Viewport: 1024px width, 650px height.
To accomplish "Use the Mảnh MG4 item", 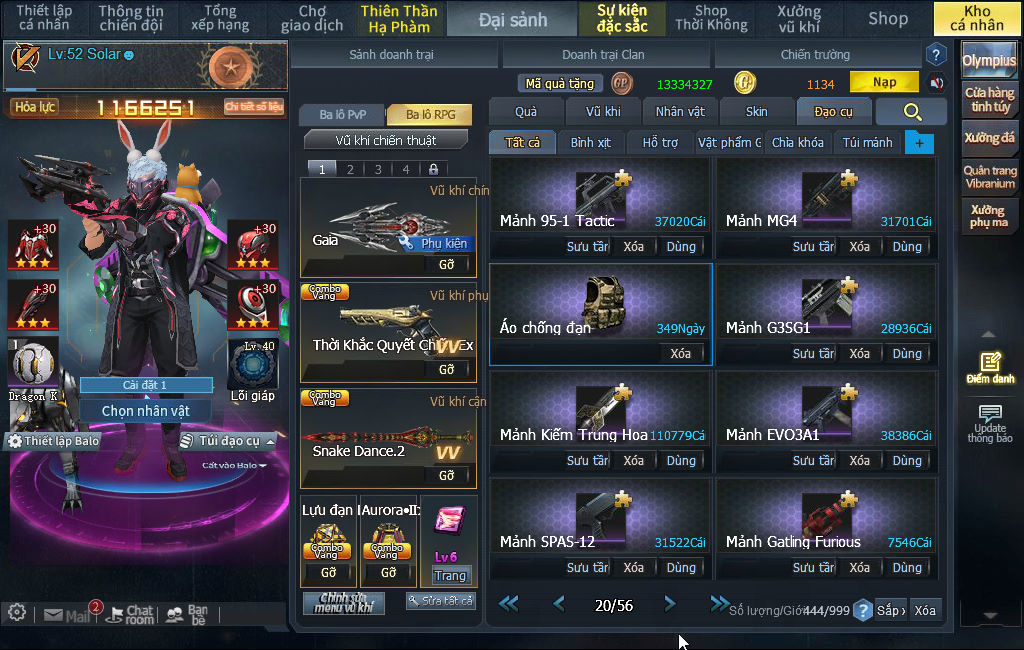I will coord(907,247).
